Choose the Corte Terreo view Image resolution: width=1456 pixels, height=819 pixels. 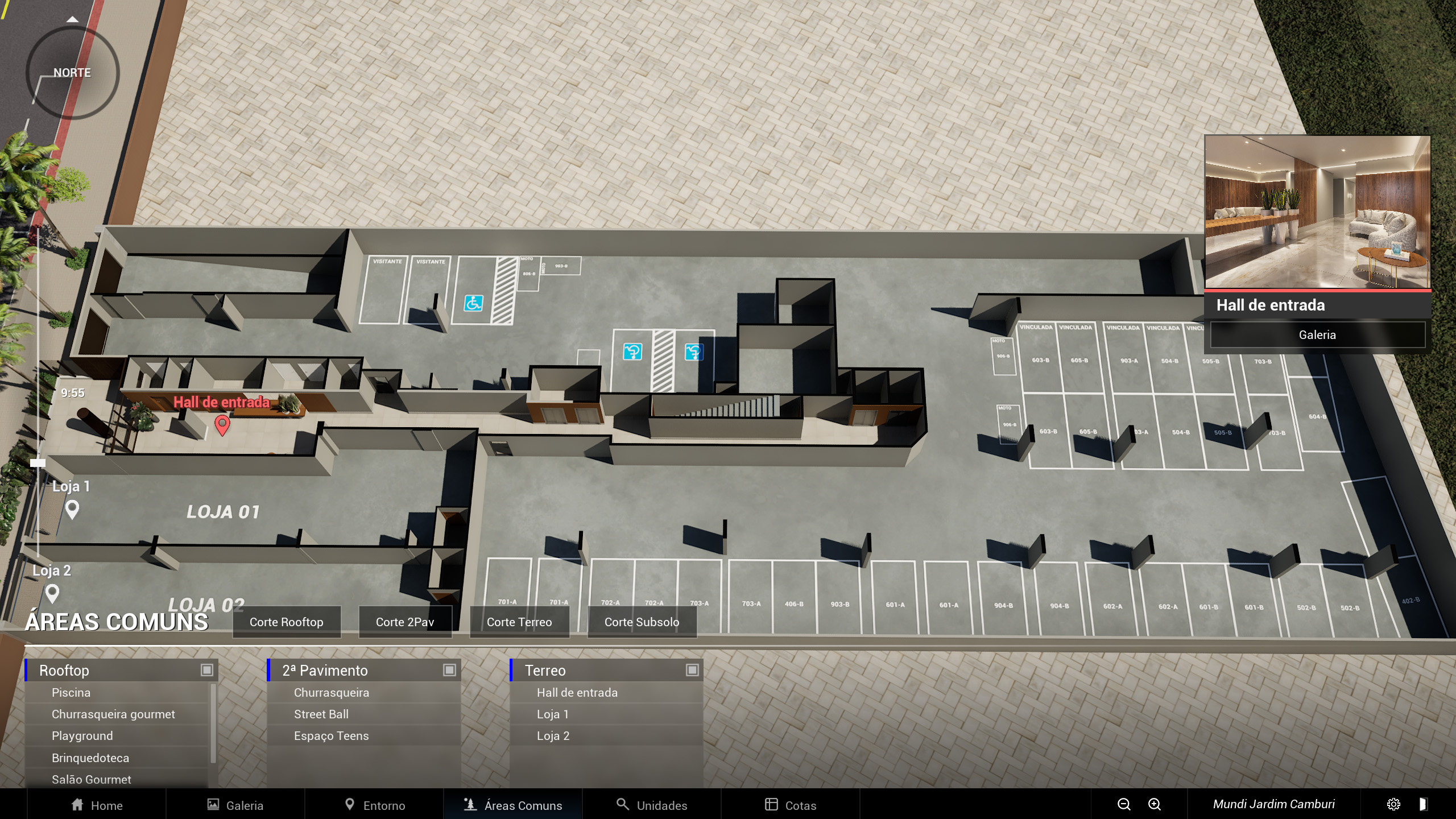(519, 622)
